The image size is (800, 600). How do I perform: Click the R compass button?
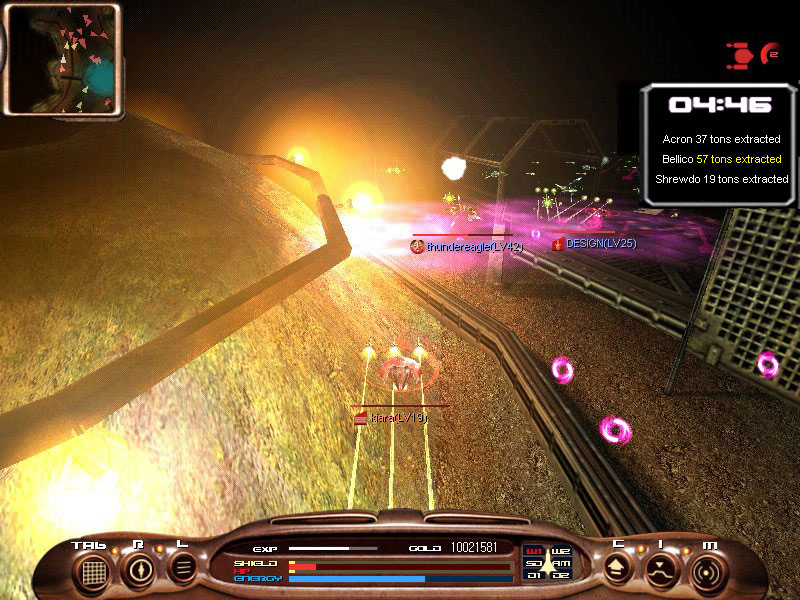(138, 570)
